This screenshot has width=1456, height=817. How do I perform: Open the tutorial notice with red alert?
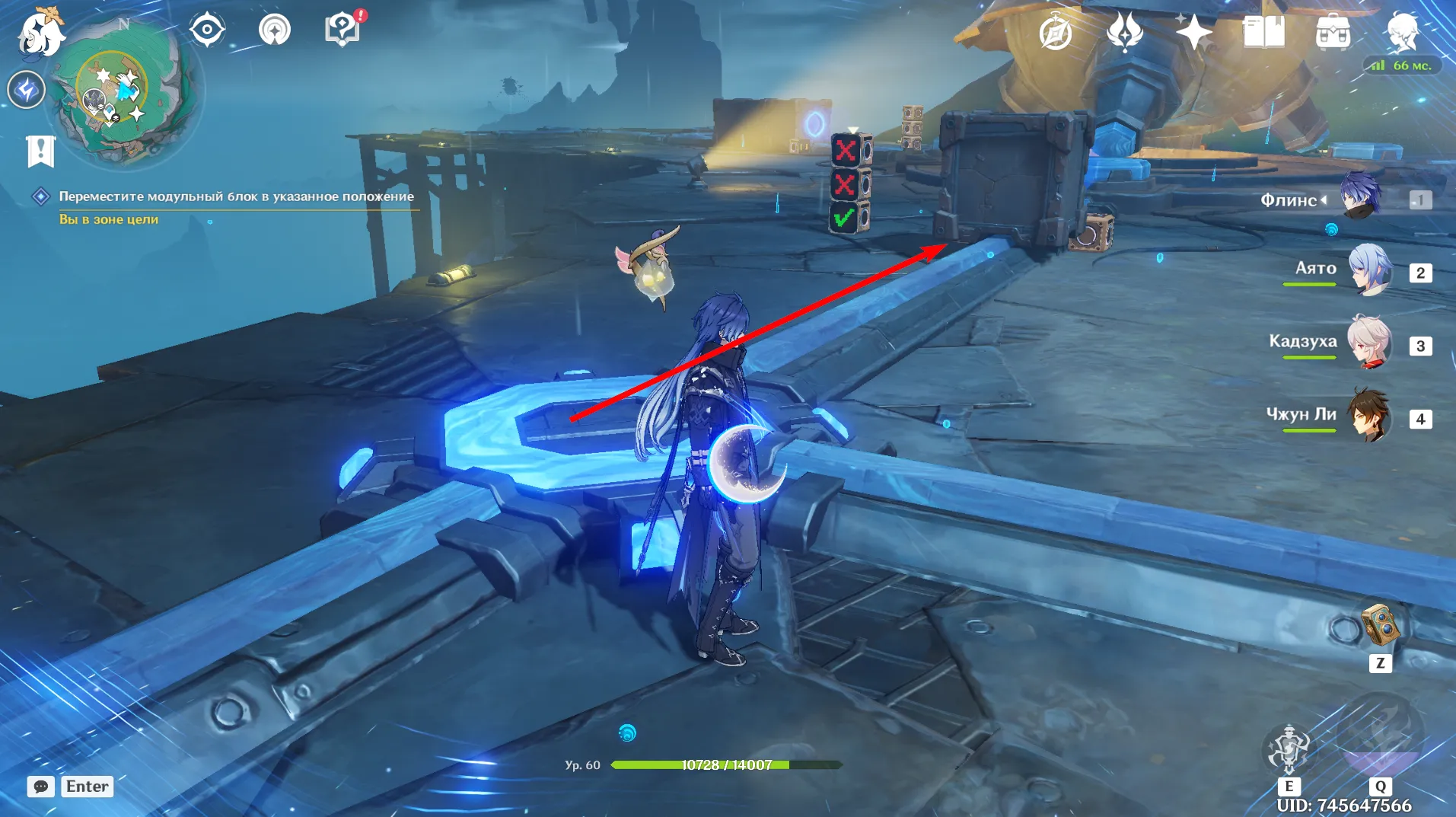[x=342, y=30]
